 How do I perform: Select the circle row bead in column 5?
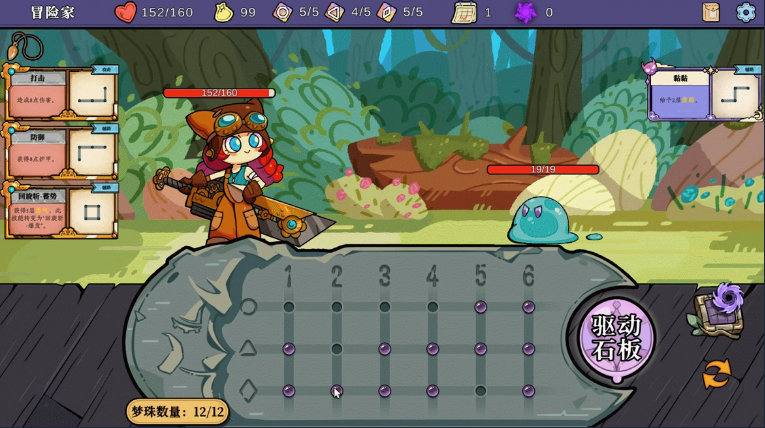pos(480,307)
